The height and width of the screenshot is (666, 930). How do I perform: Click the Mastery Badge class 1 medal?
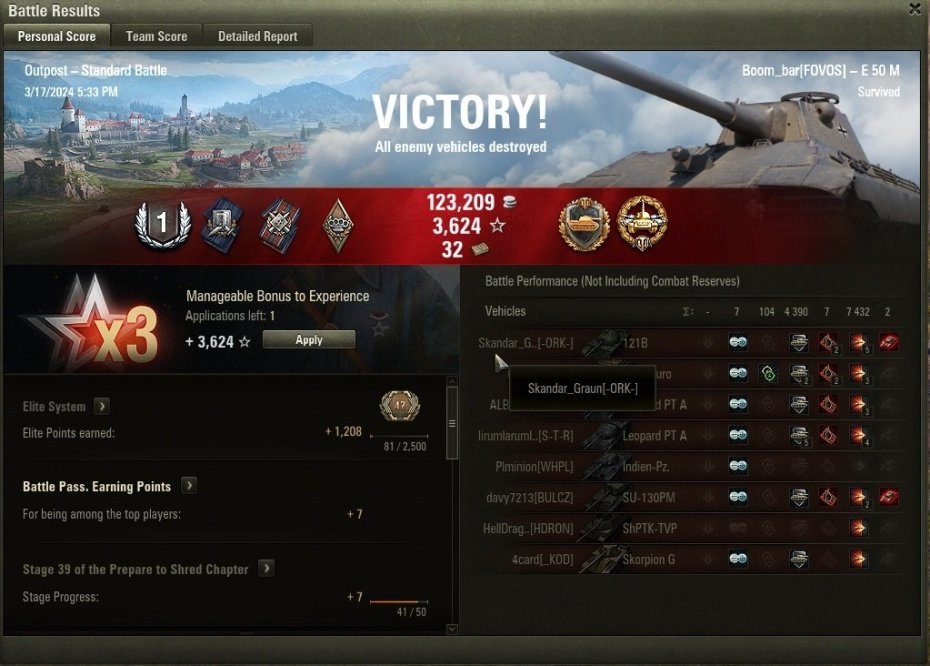click(160, 224)
